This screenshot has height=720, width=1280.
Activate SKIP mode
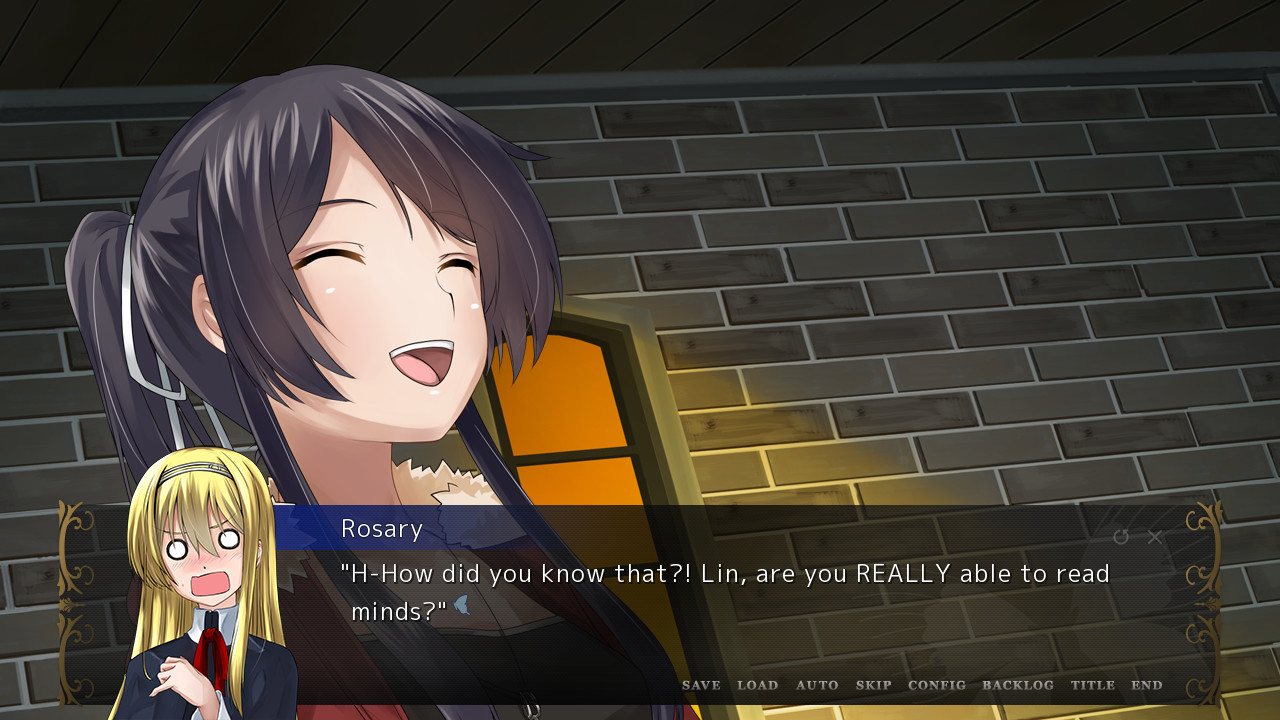(873, 685)
